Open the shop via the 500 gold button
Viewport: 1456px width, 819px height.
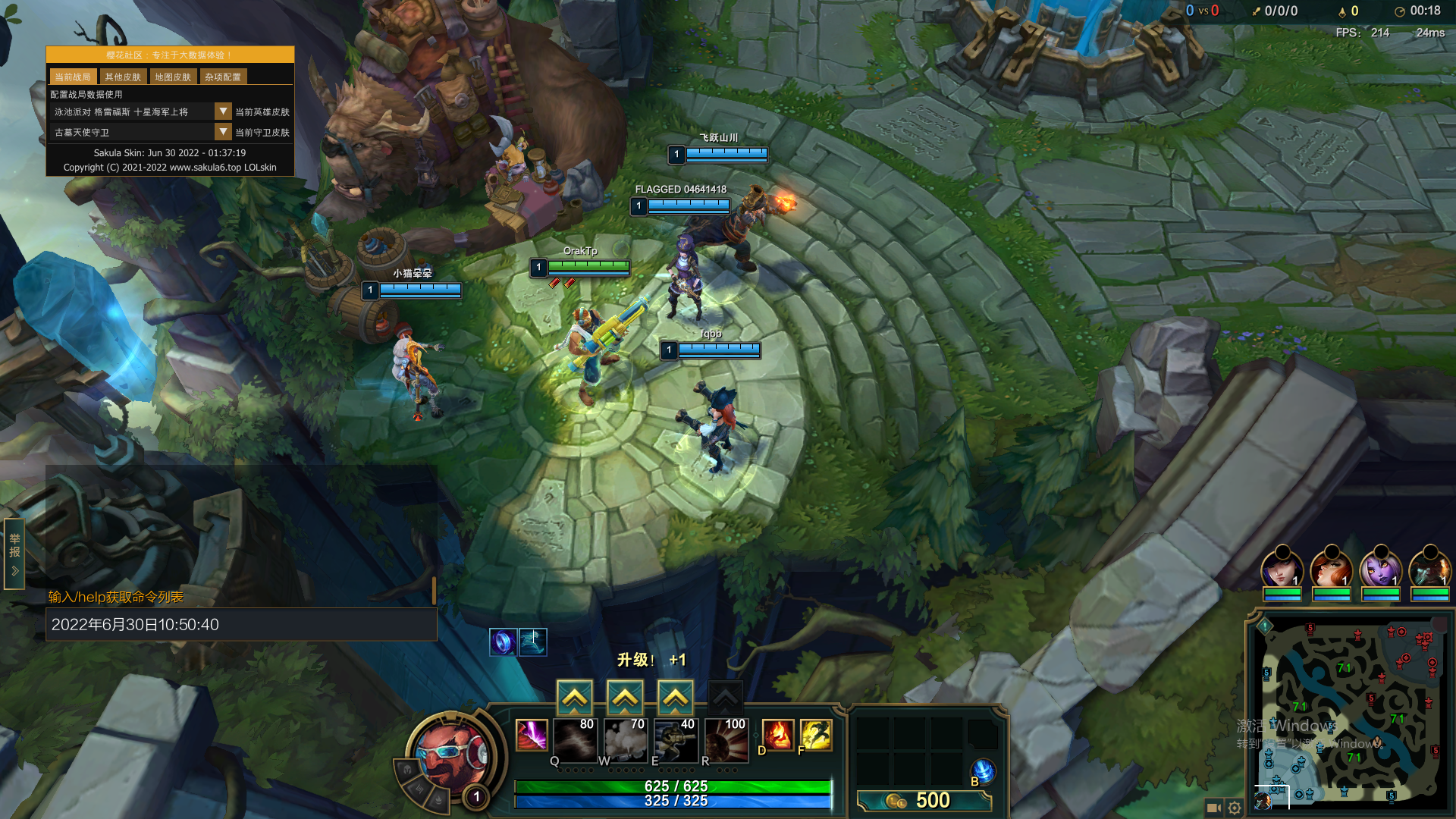coord(924,801)
